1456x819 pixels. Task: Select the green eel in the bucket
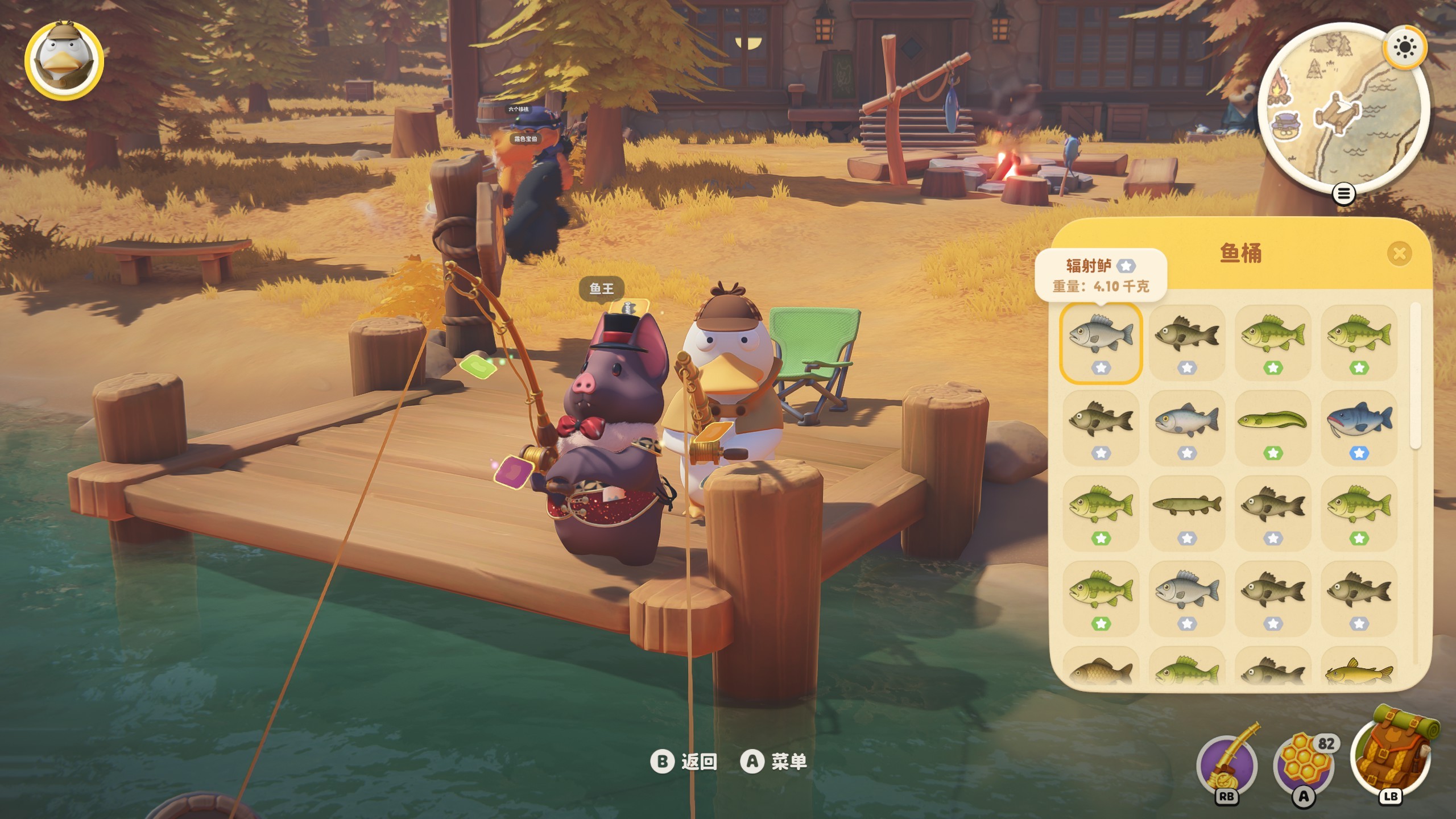pos(1273,428)
